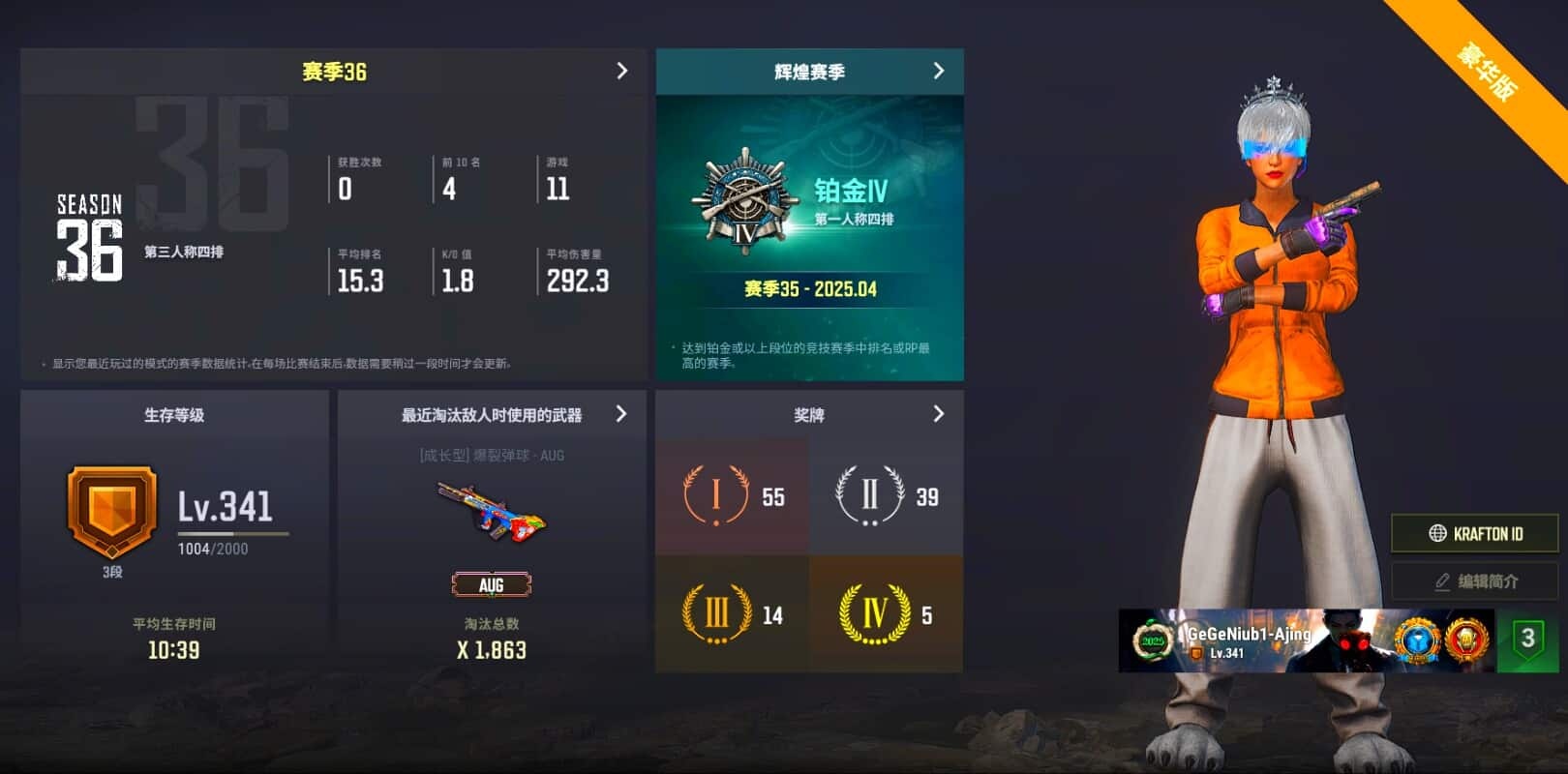Click the 2025 wreath emblem on nameplate
The height and width of the screenshot is (774, 1568).
click(1152, 640)
